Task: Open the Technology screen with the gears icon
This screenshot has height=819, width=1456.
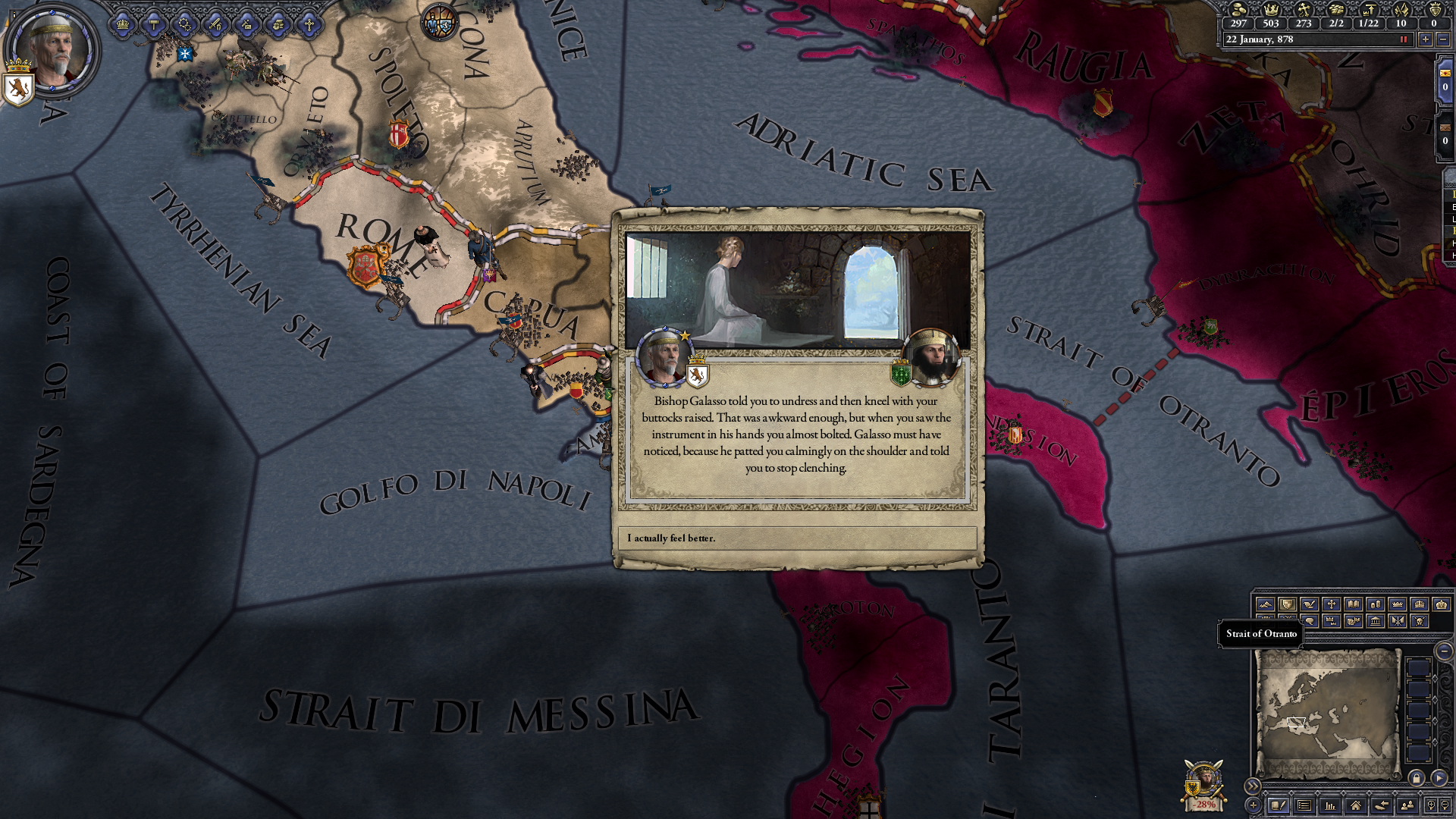Action: [x=185, y=25]
